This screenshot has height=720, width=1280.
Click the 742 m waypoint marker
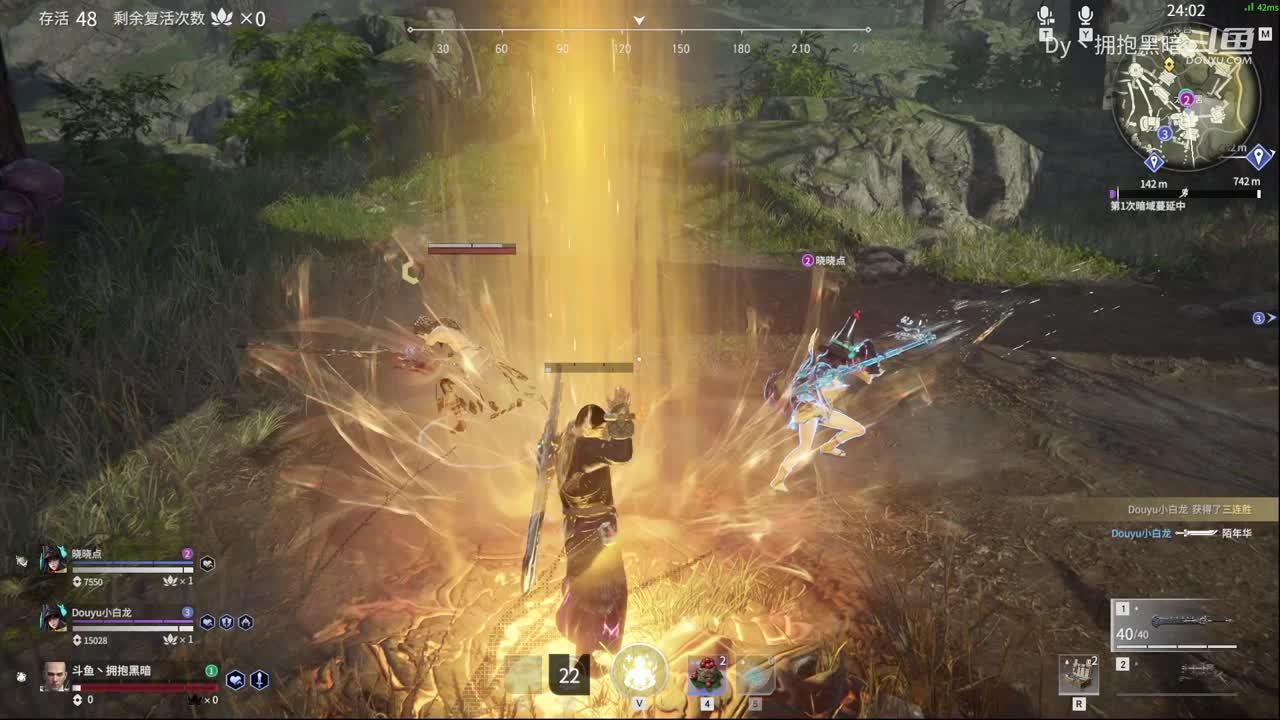click(x=1259, y=157)
